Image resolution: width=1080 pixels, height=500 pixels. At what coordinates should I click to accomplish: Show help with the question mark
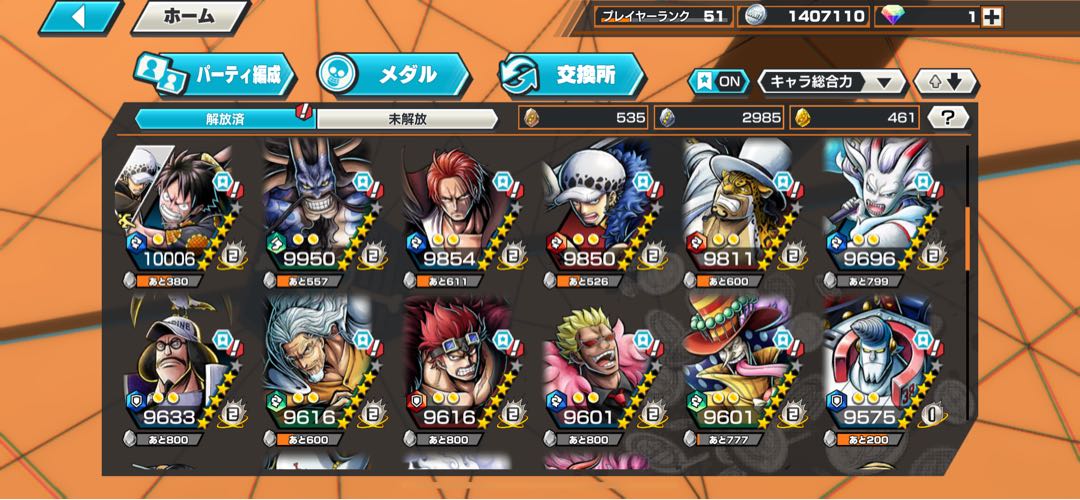(x=948, y=118)
